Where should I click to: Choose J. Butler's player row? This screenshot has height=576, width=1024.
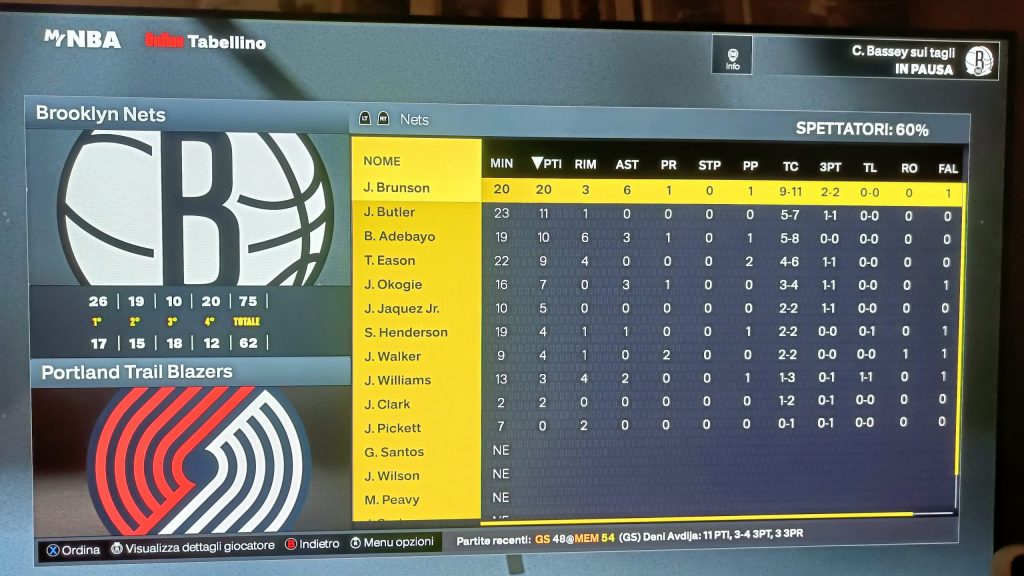pos(390,212)
